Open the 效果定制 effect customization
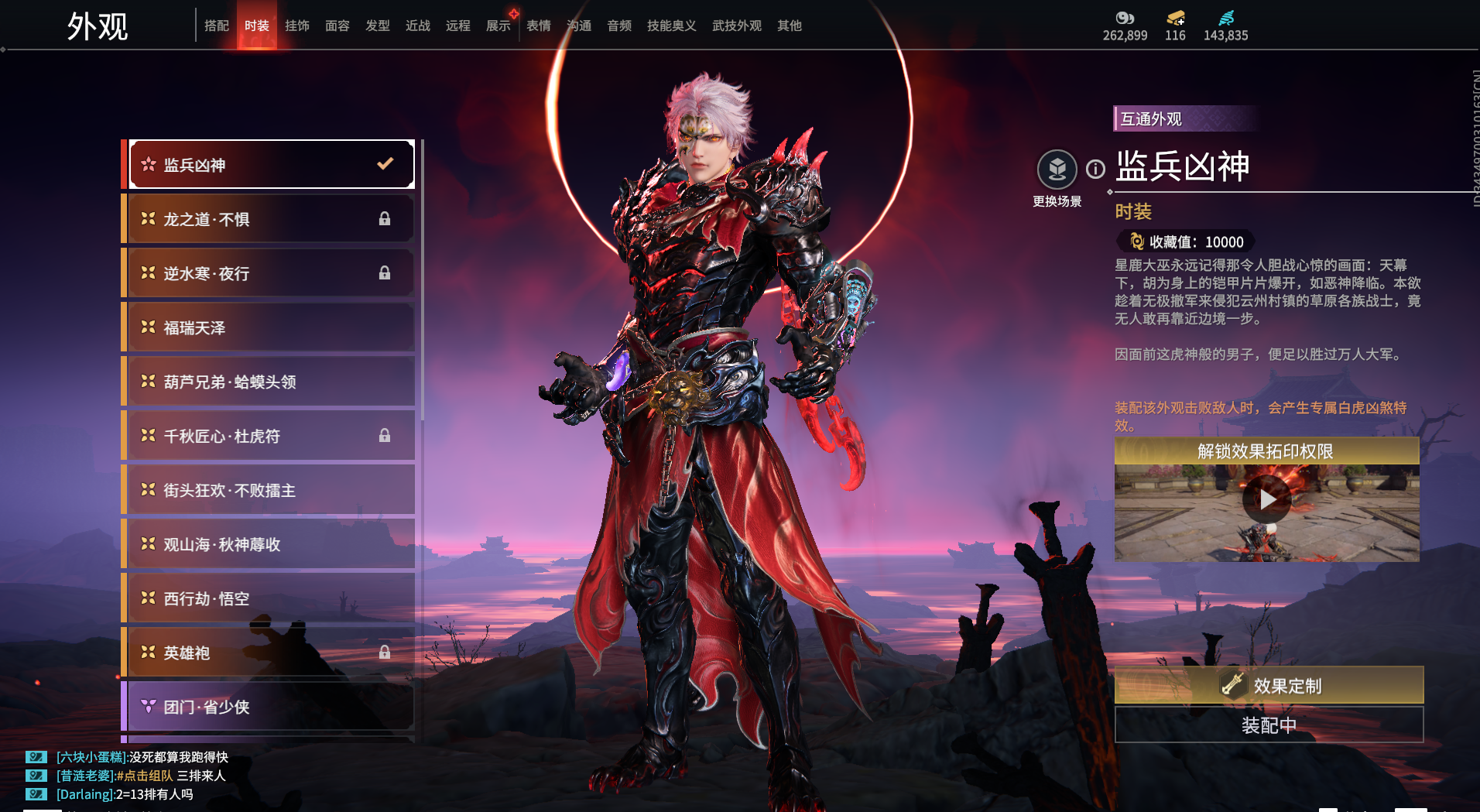The image size is (1480, 812). click(x=1269, y=685)
